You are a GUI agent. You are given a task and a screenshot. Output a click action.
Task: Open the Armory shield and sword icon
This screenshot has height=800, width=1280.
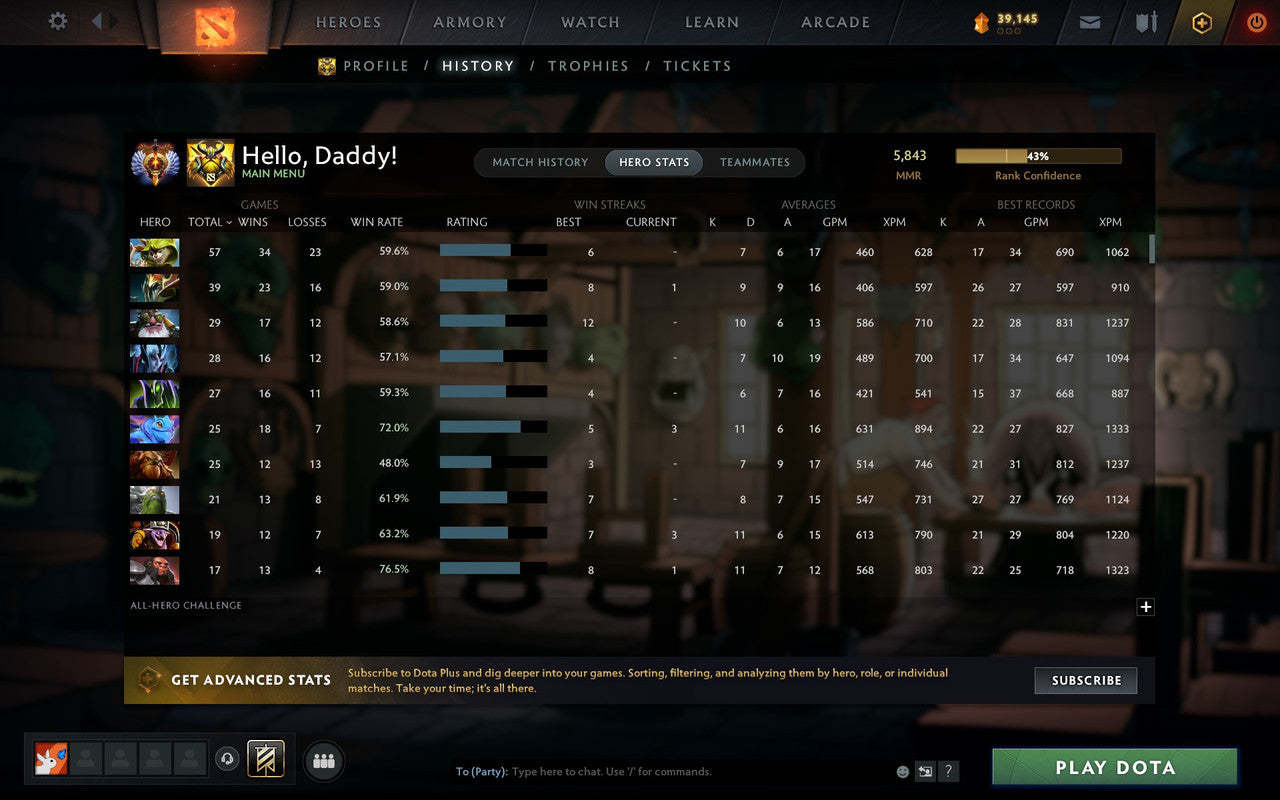pos(1145,21)
